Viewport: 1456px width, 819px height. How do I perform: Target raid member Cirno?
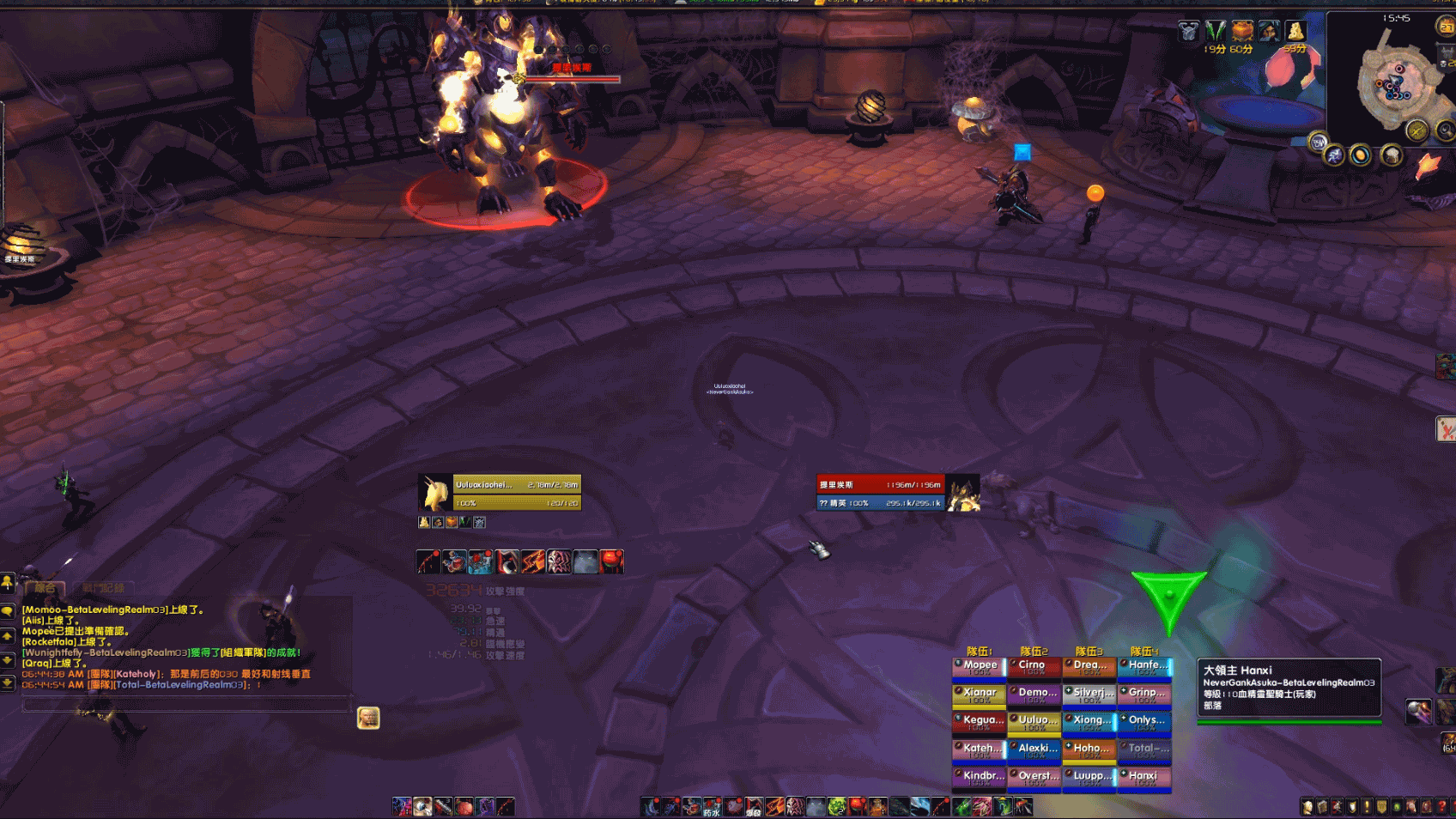click(1034, 666)
